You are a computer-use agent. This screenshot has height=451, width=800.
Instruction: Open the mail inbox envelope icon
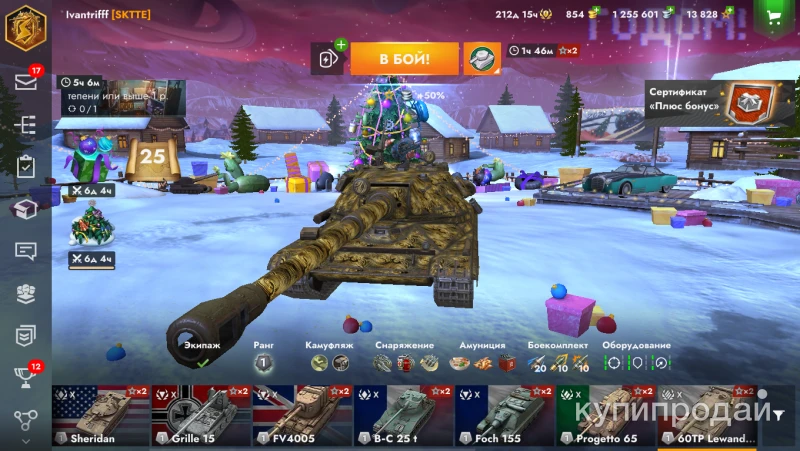[25, 82]
